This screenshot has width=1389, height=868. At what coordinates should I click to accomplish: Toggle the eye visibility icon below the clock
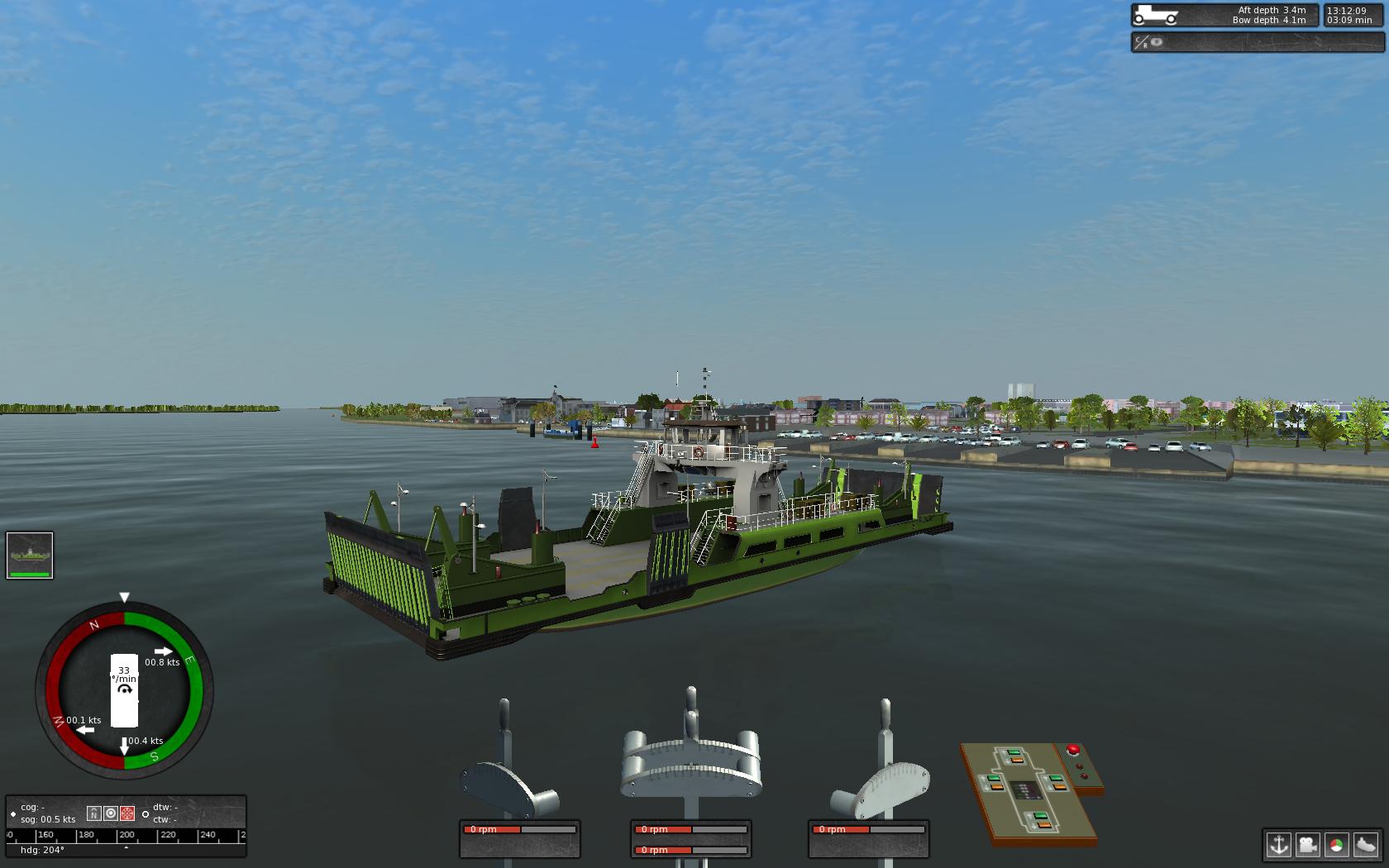pyautogui.click(x=1156, y=41)
